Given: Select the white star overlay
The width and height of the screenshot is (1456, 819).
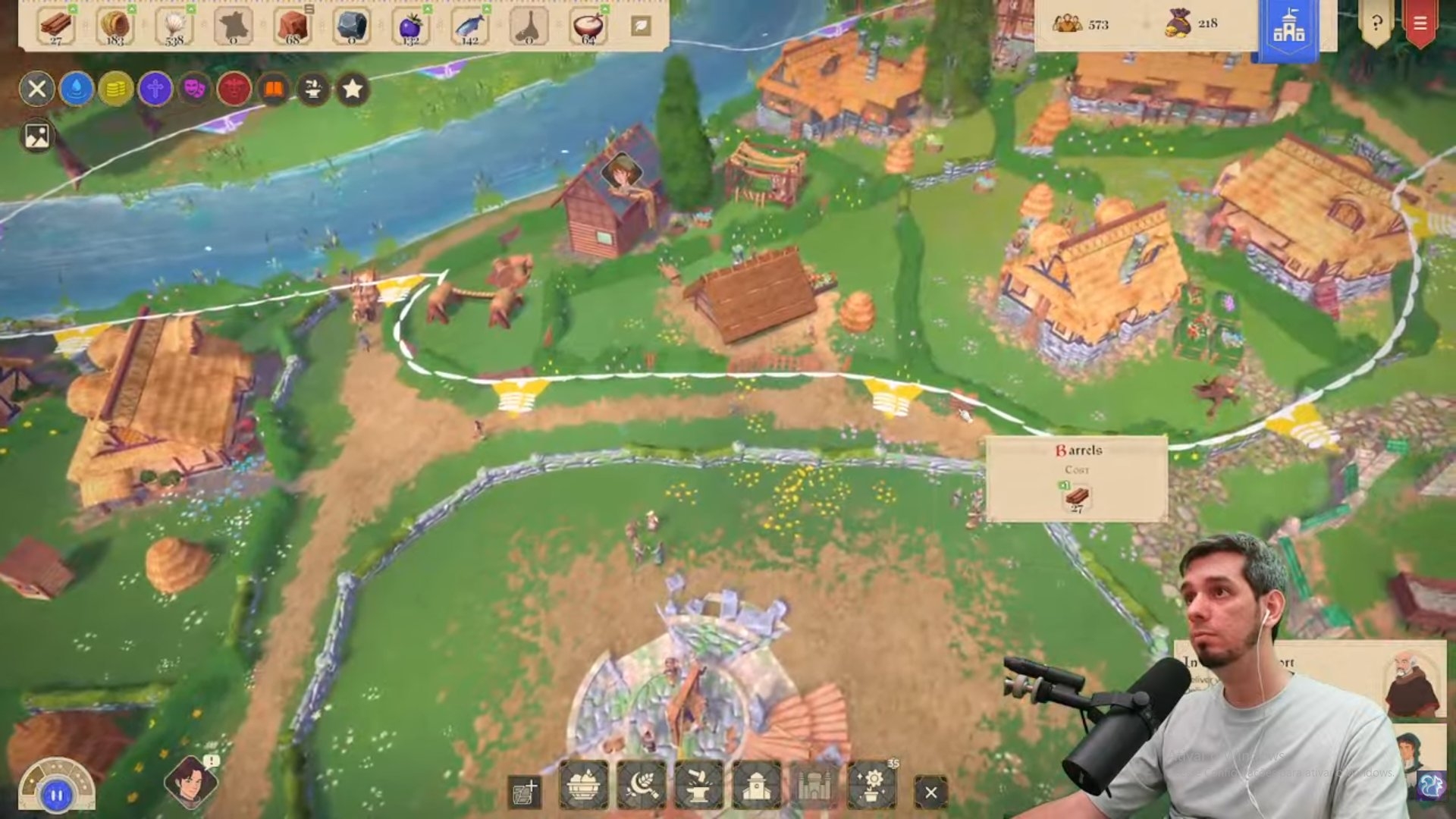Looking at the screenshot, I should pyautogui.click(x=352, y=89).
